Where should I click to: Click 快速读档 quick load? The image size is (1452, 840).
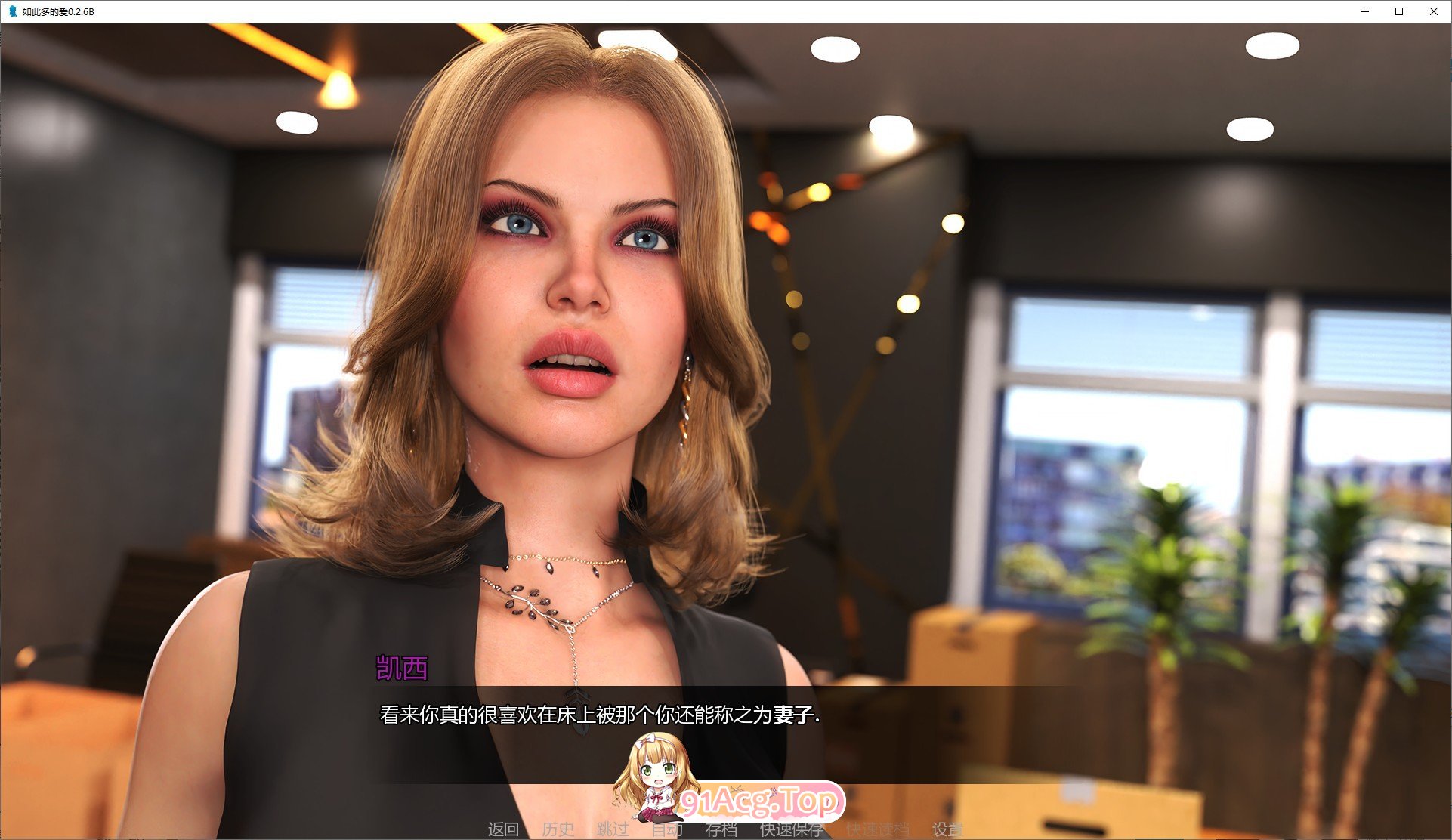877,829
